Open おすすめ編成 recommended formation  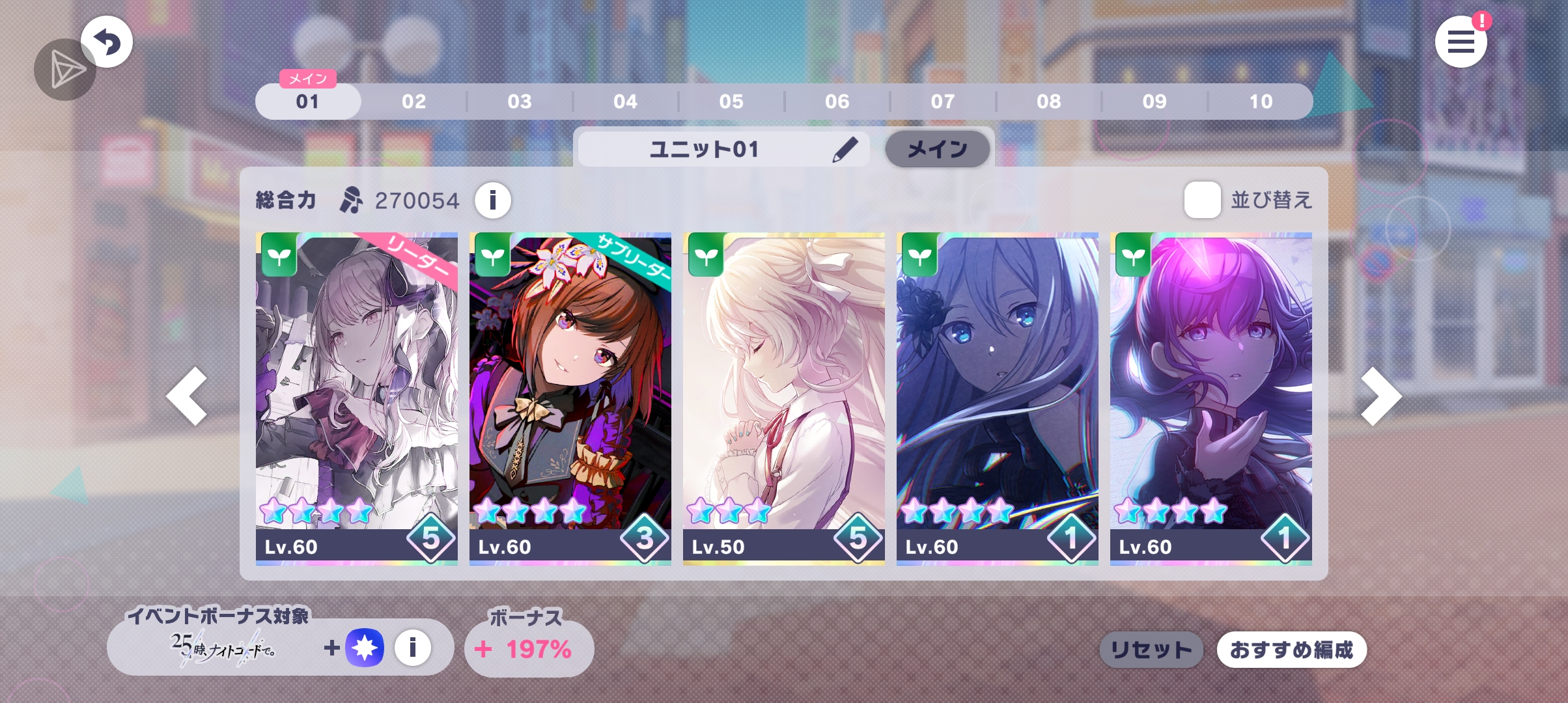point(1291,650)
